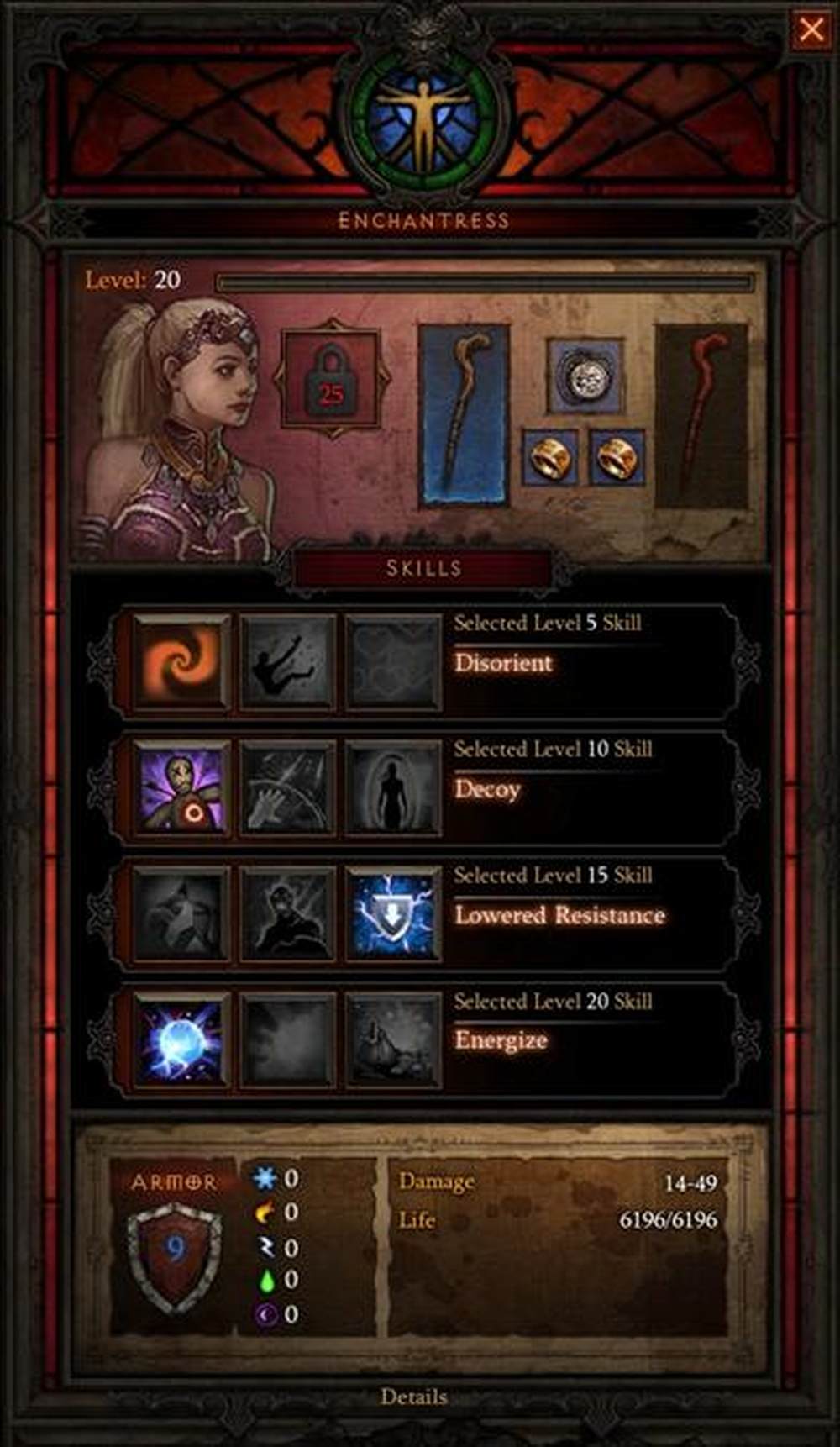The image size is (840, 1447).
Task: Click the dark slot with the red staff
Action: [701, 416]
